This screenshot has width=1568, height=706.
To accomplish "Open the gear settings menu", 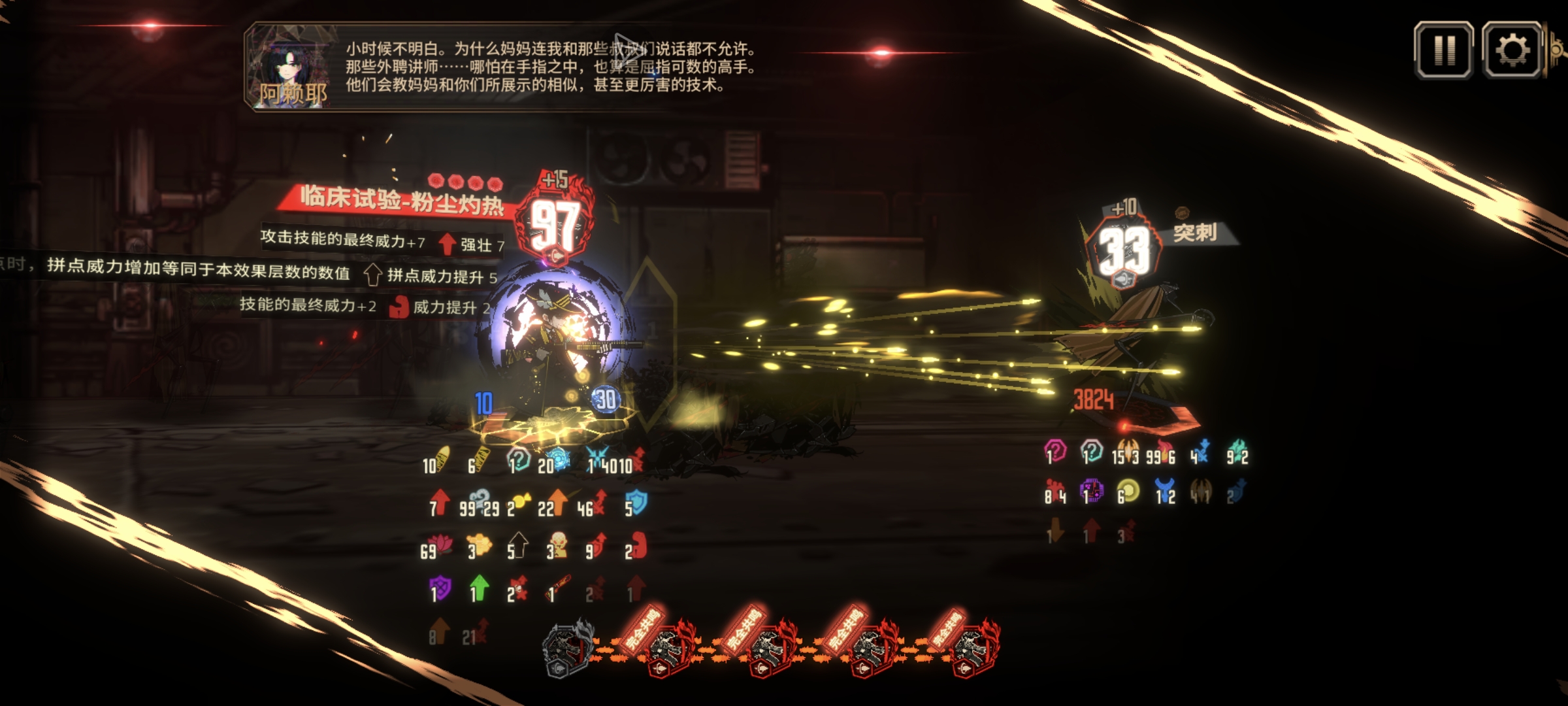I will click(1511, 50).
